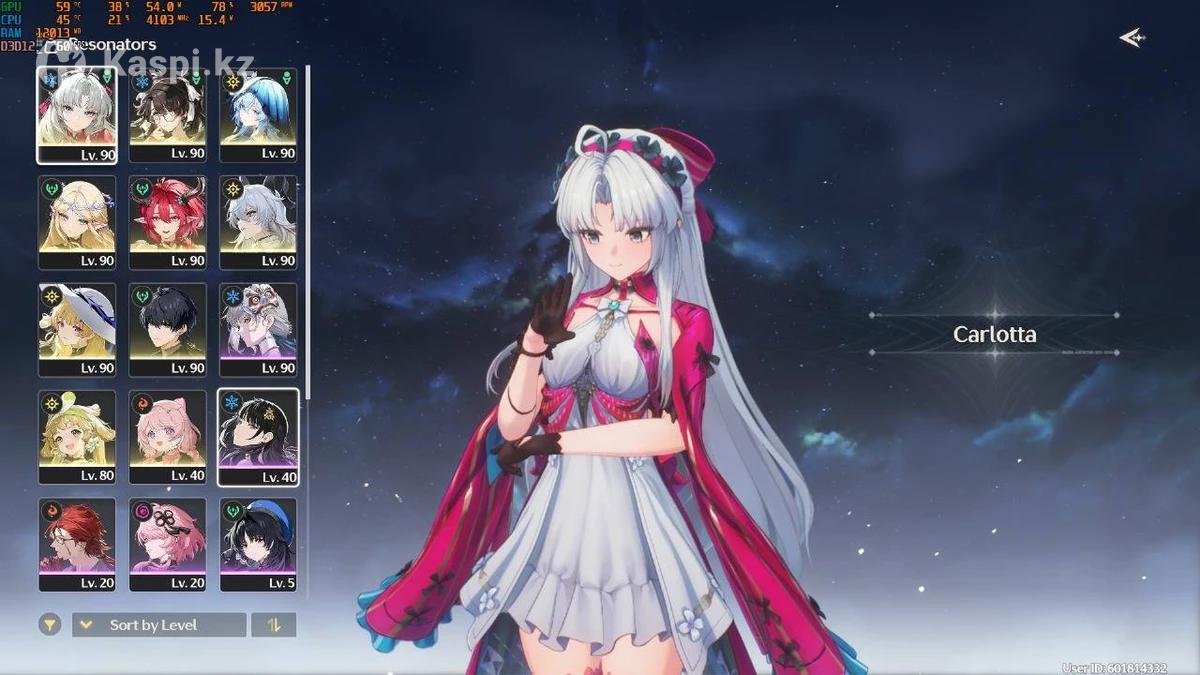Select the red-haired horned resonator
The height and width of the screenshot is (675, 1200).
tap(168, 222)
